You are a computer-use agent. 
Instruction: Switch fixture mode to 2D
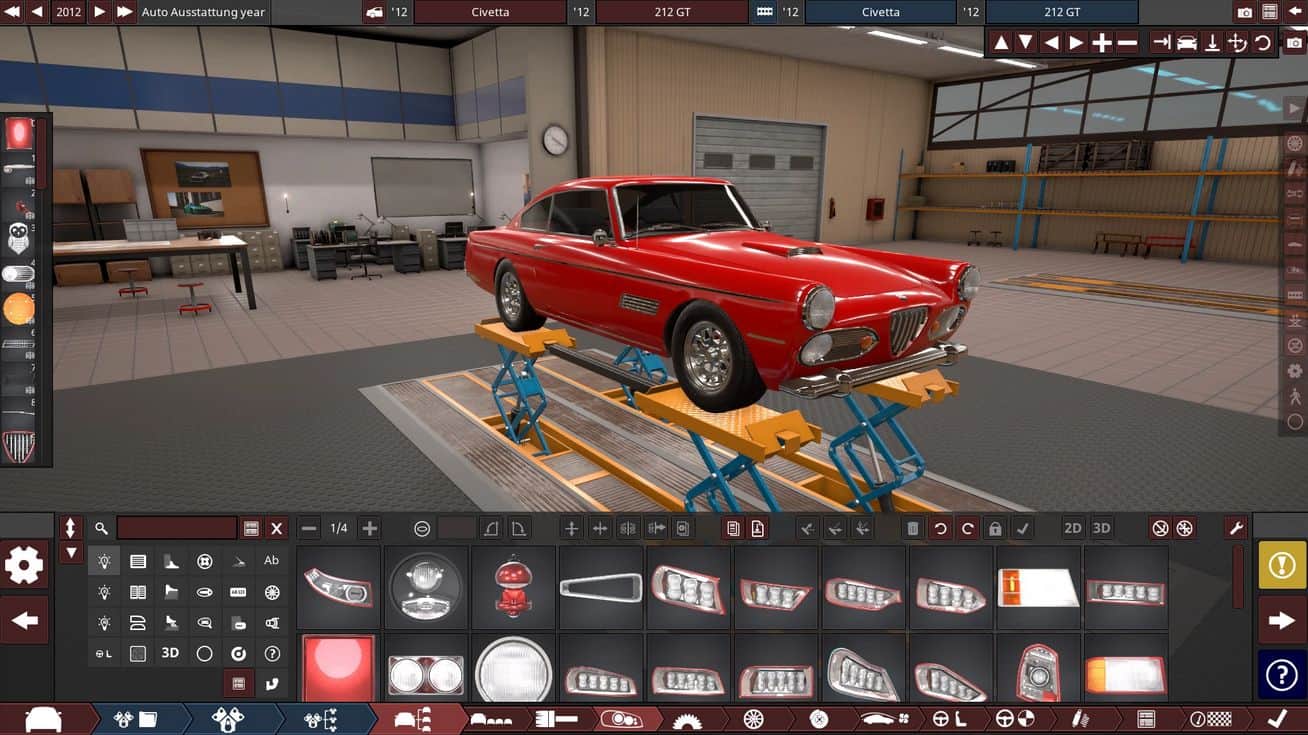[1073, 528]
